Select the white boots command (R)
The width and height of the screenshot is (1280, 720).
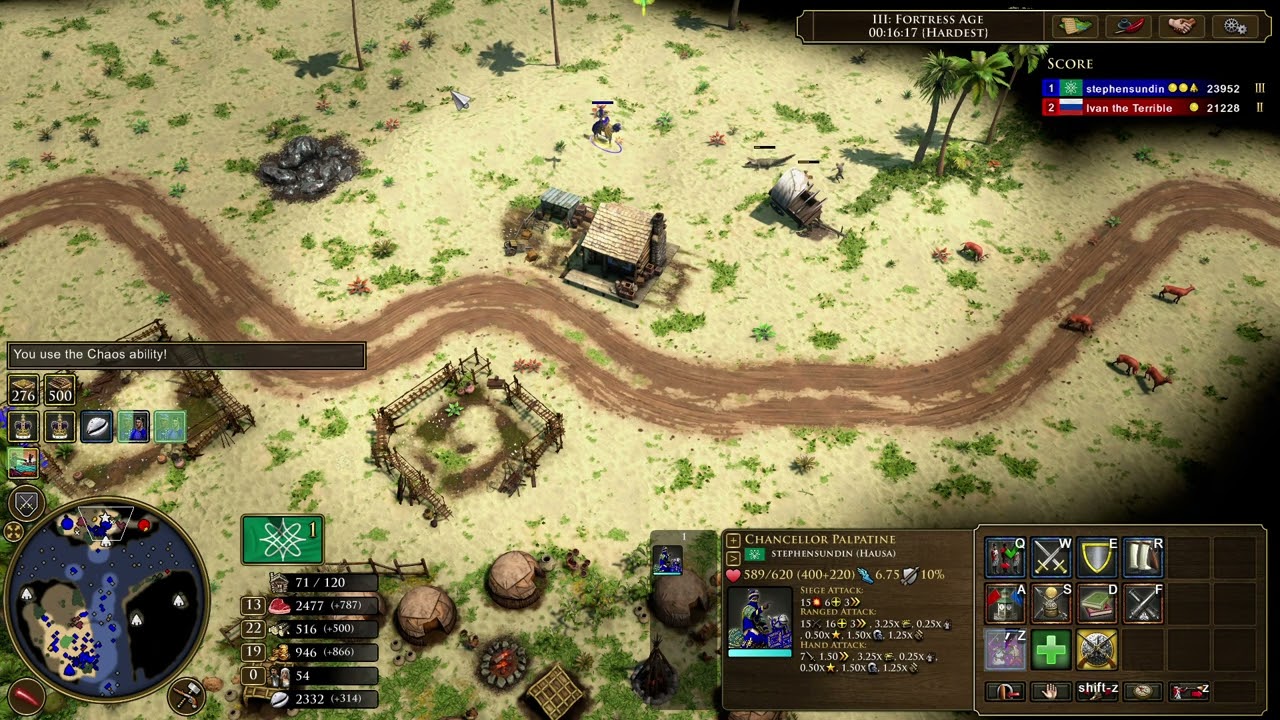[x=1143, y=557]
